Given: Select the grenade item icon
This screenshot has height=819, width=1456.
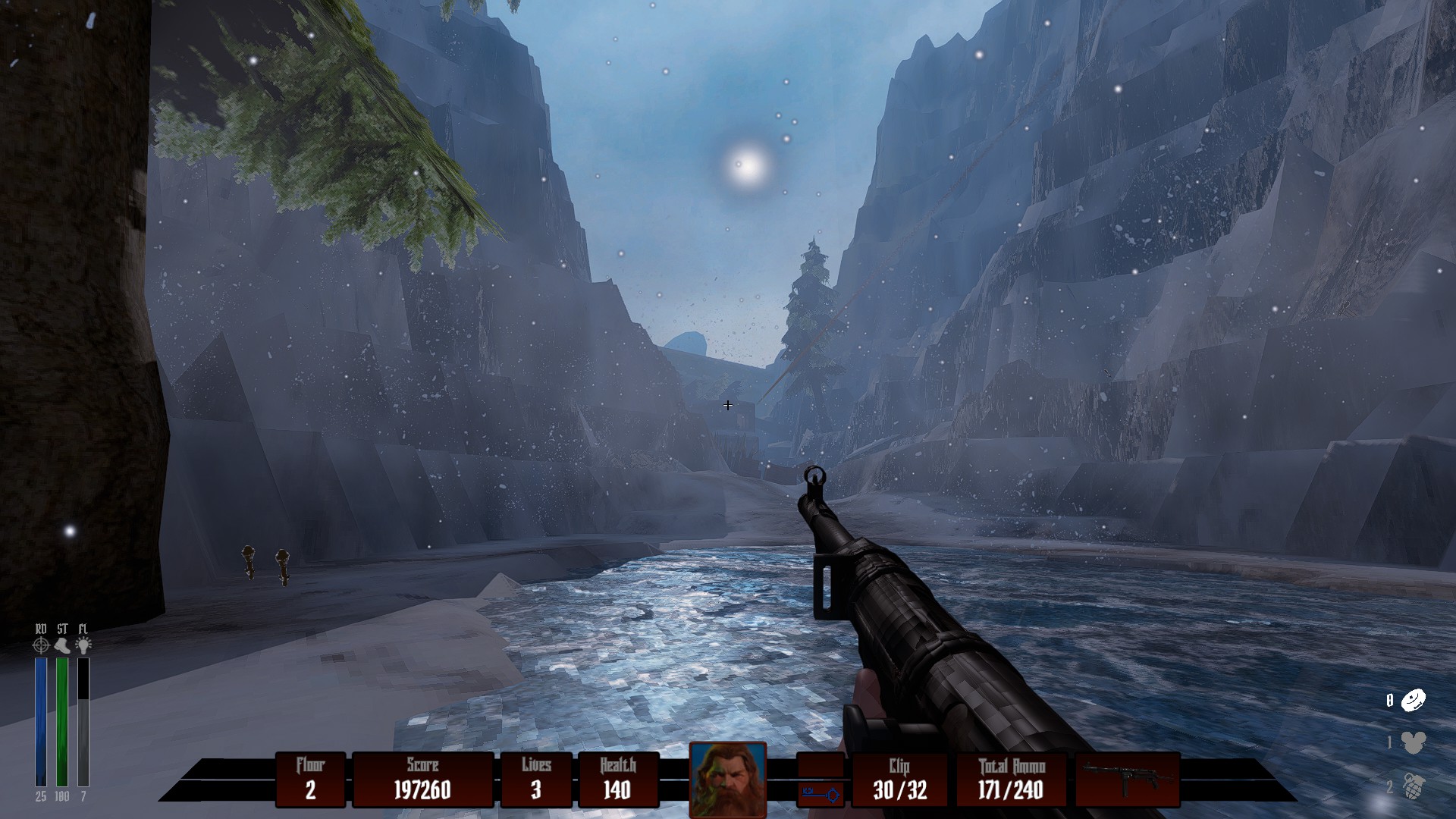Looking at the screenshot, I should (1414, 787).
